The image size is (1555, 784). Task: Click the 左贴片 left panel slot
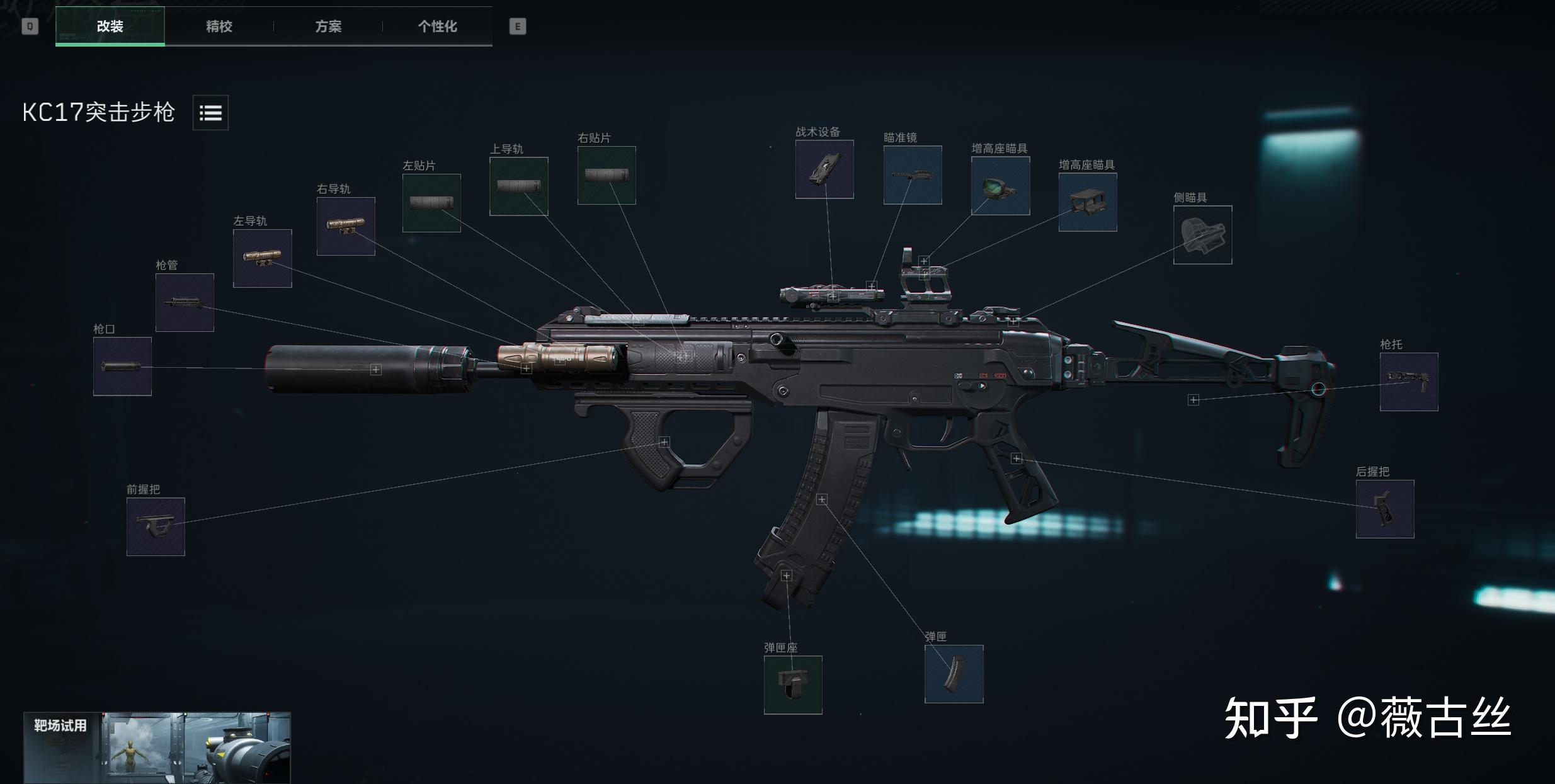(x=431, y=203)
